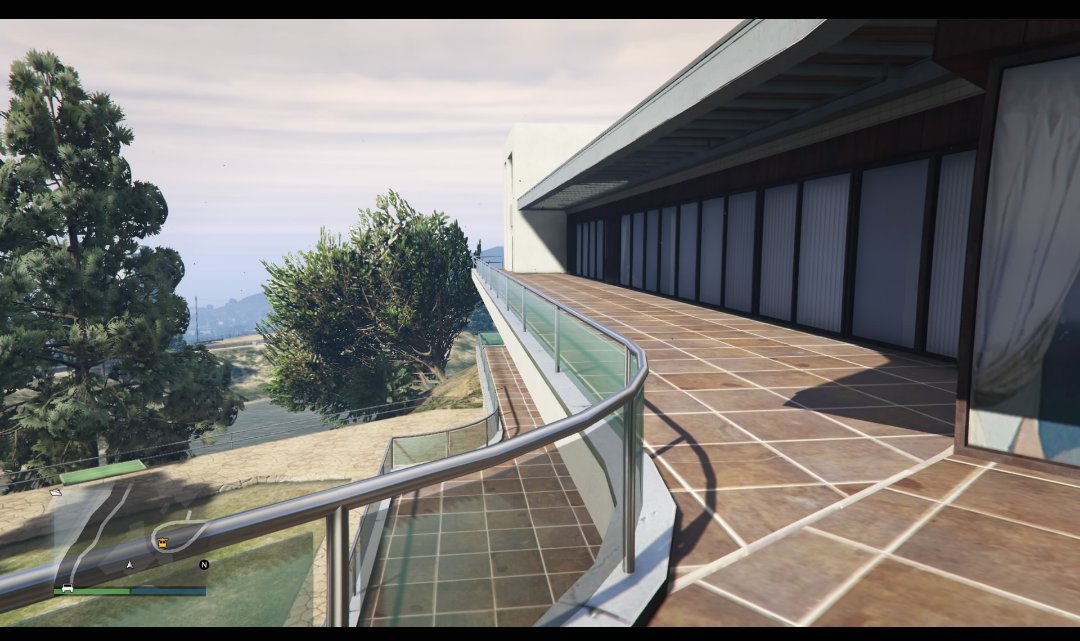Click the white boat blip on minimap
The width and height of the screenshot is (1080, 641).
56,492
